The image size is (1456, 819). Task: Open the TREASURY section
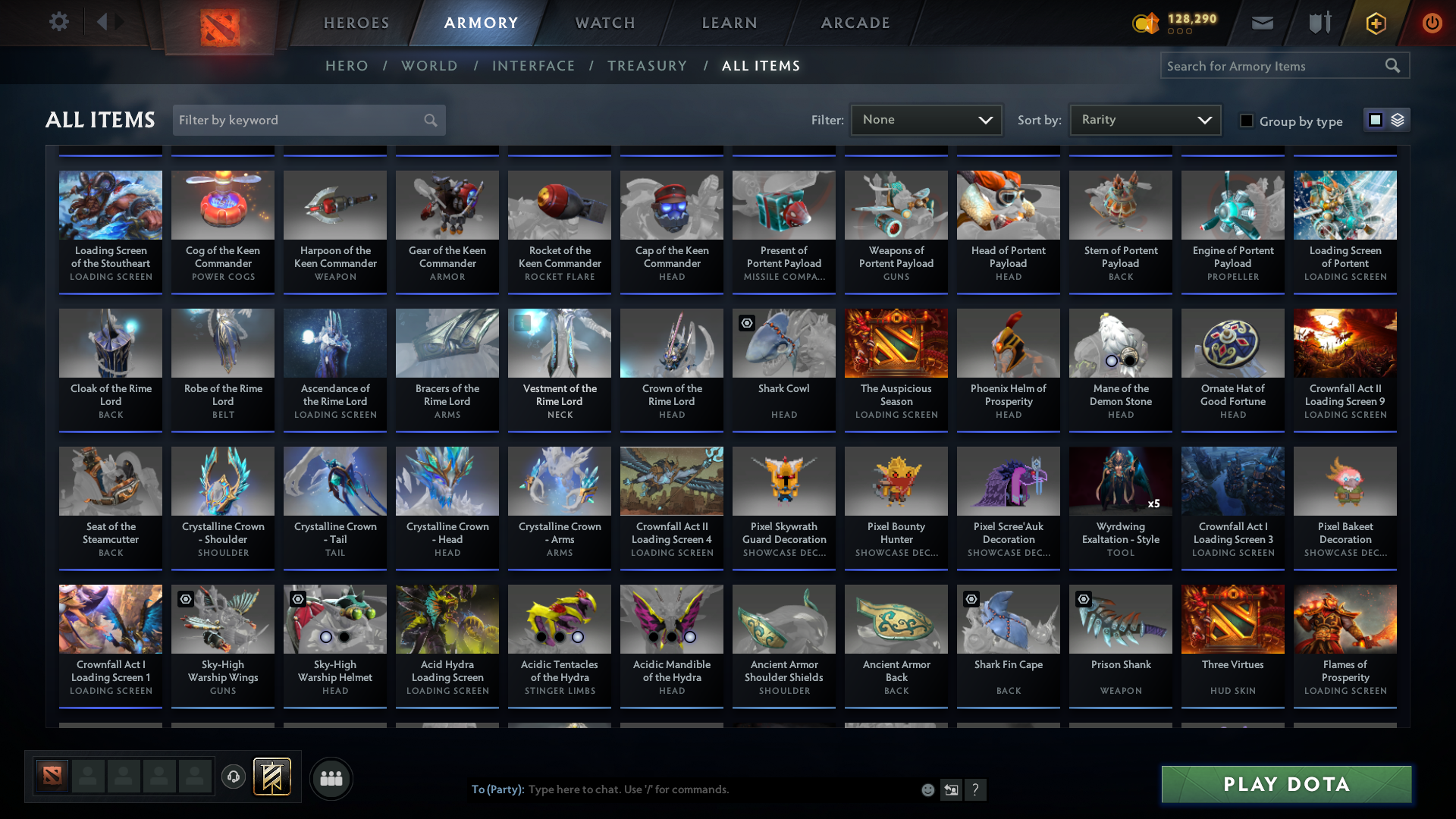pos(647,66)
